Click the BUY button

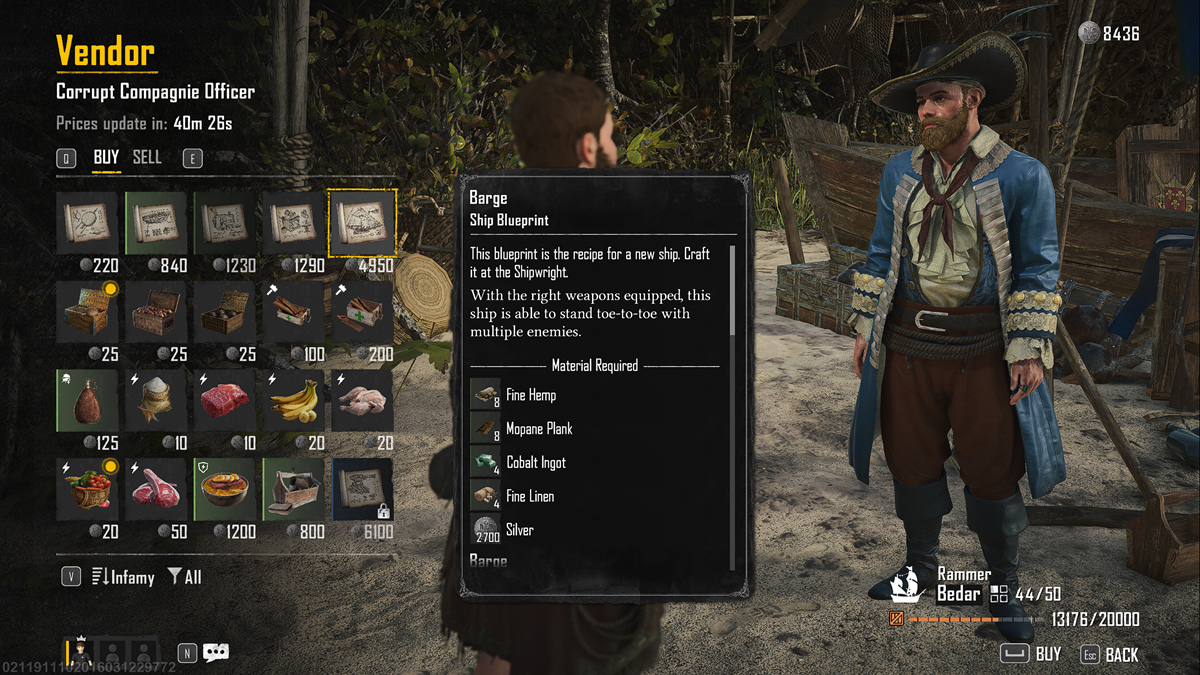pos(1033,655)
